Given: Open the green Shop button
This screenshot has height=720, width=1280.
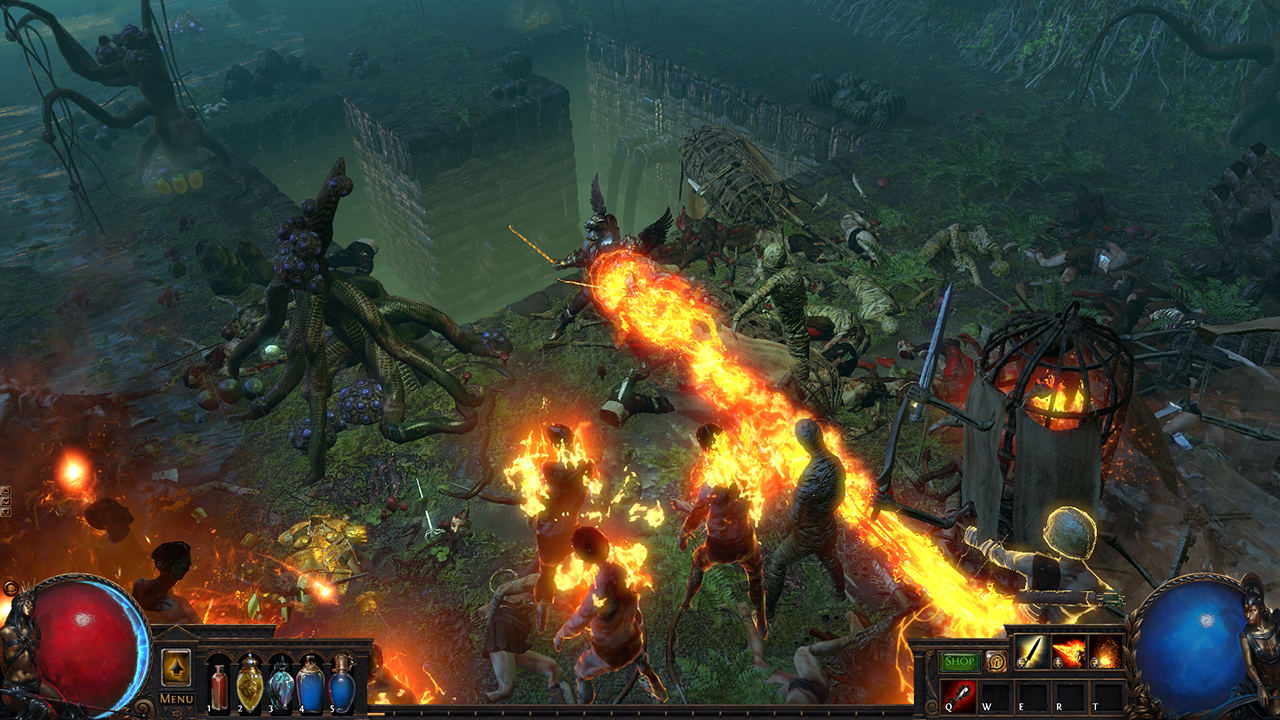Looking at the screenshot, I should click(x=959, y=662).
